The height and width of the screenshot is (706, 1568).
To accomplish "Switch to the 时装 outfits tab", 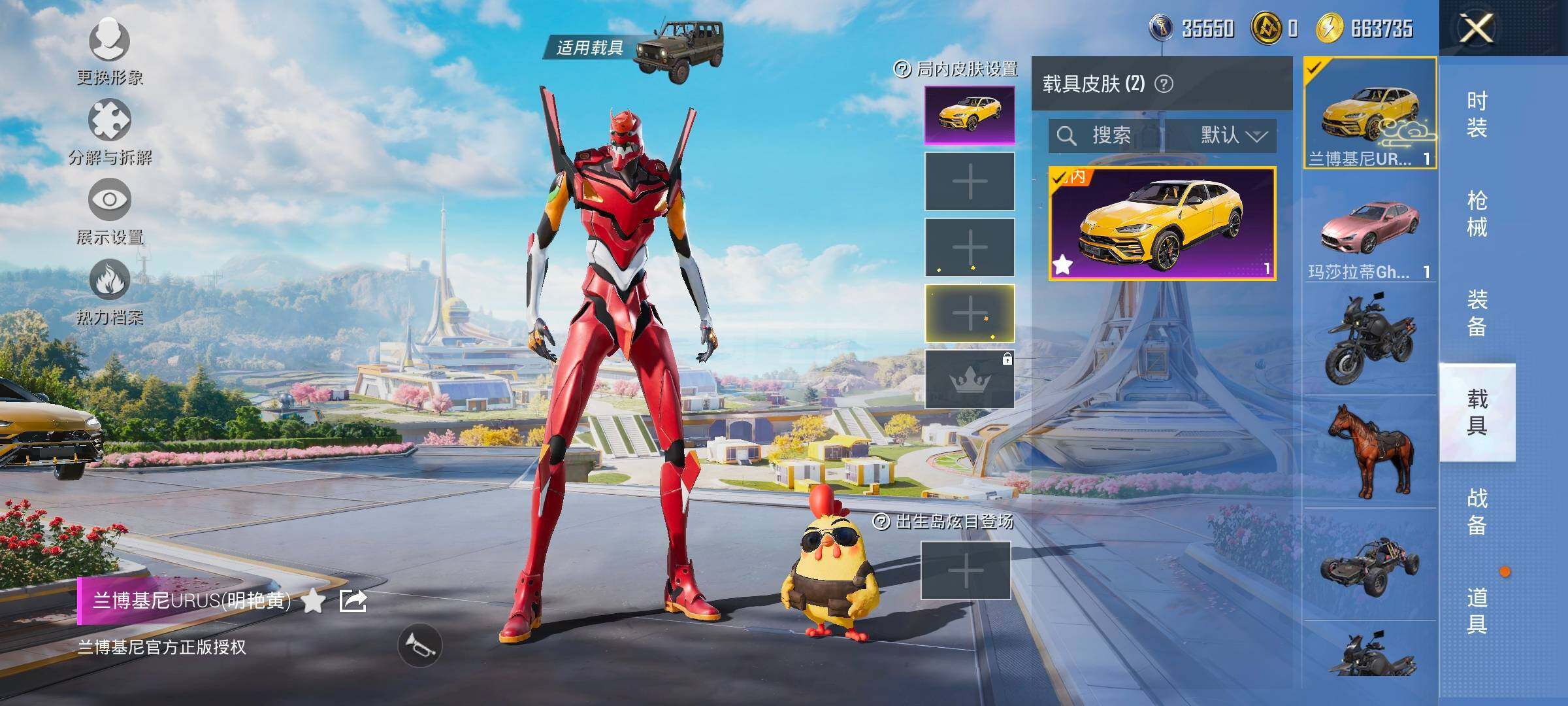I will (x=1477, y=114).
